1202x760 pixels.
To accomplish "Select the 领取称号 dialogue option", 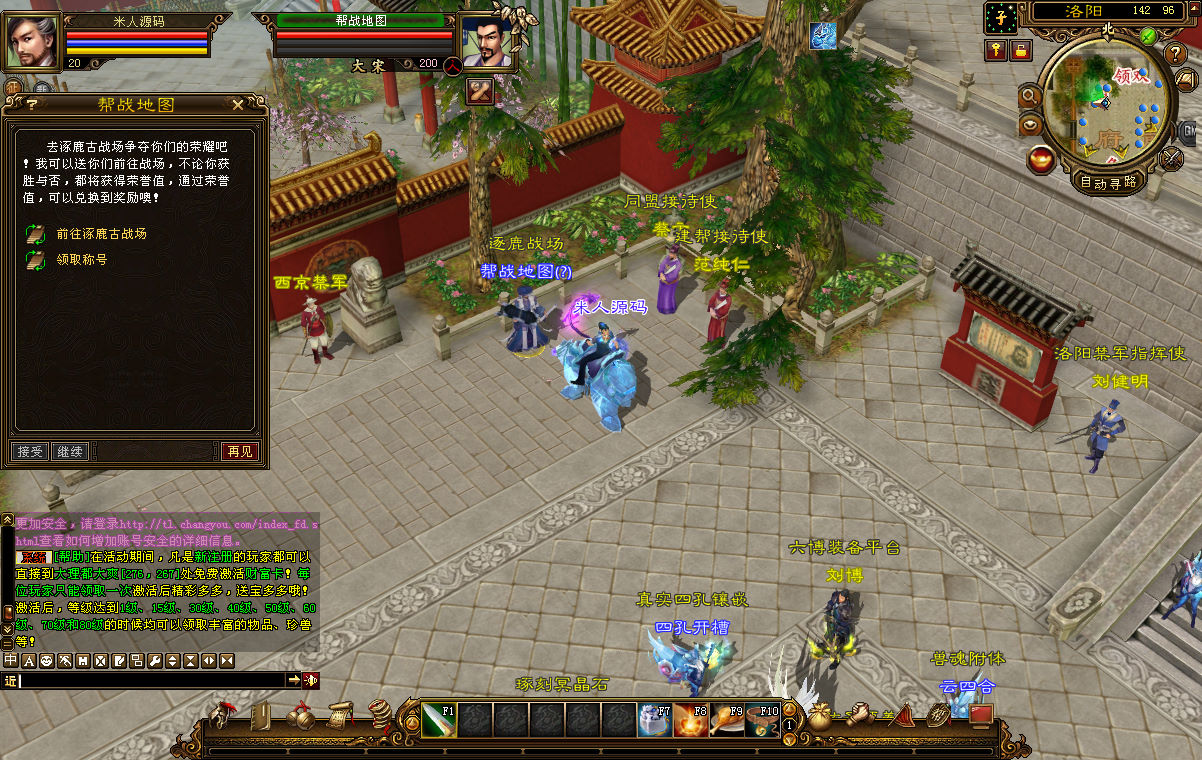I will (81, 260).
